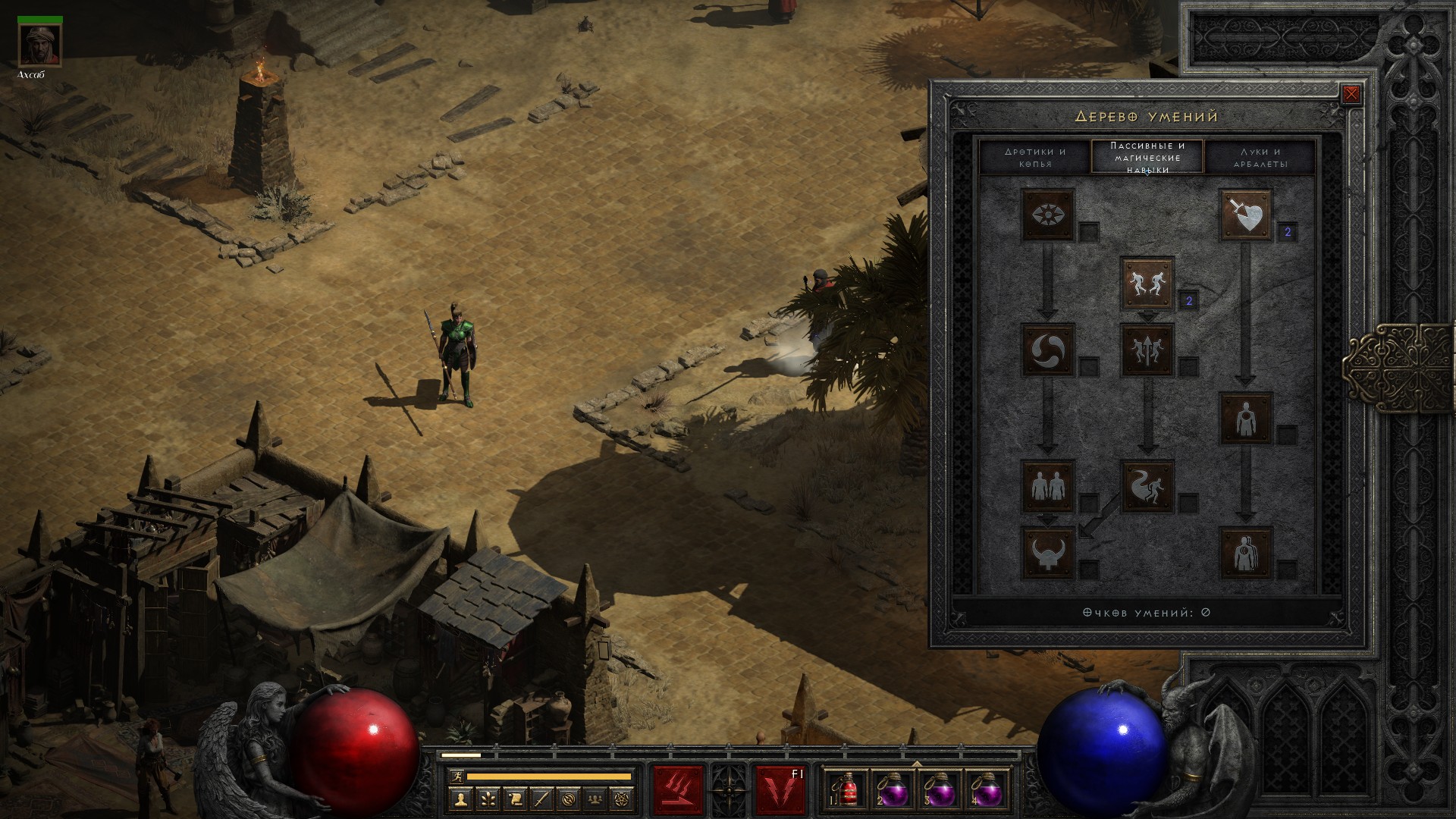Image resolution: width=1456 pixels, height=819 pixels.
Task: Select the Valkyrie horned helmet skill
Action: point(1048,552)
